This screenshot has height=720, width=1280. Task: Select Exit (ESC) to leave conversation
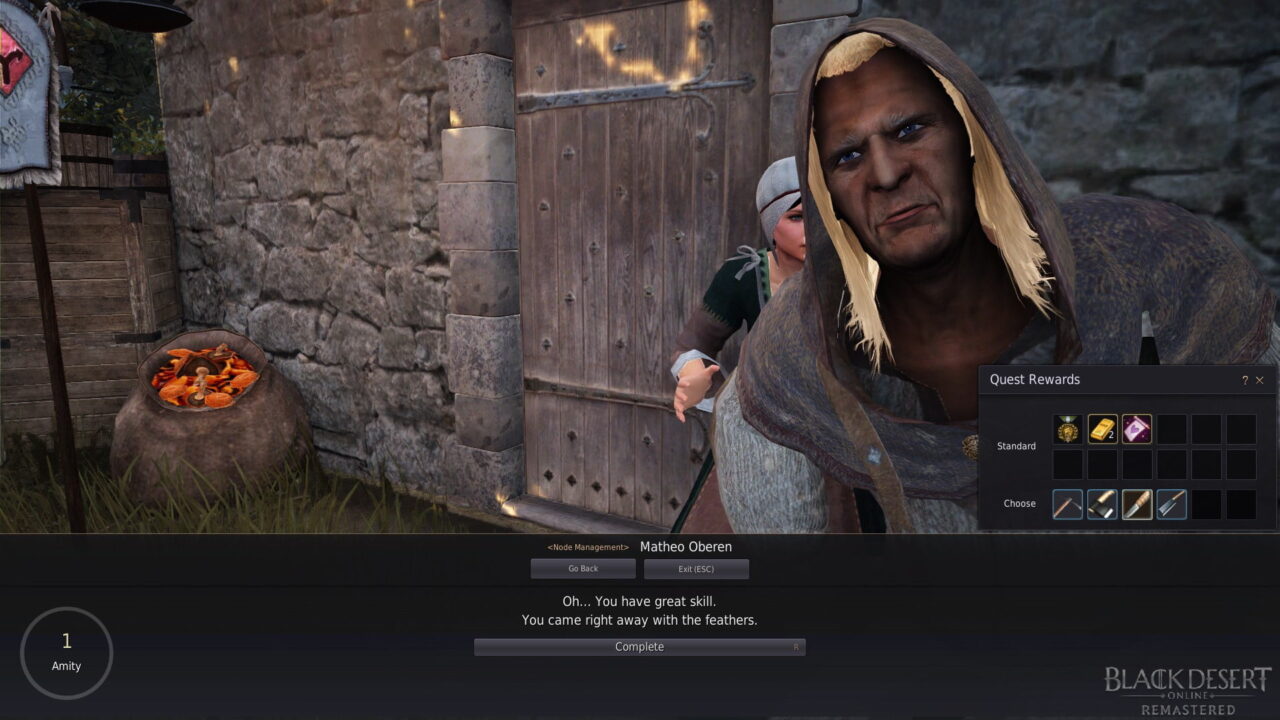pos(697,568)
